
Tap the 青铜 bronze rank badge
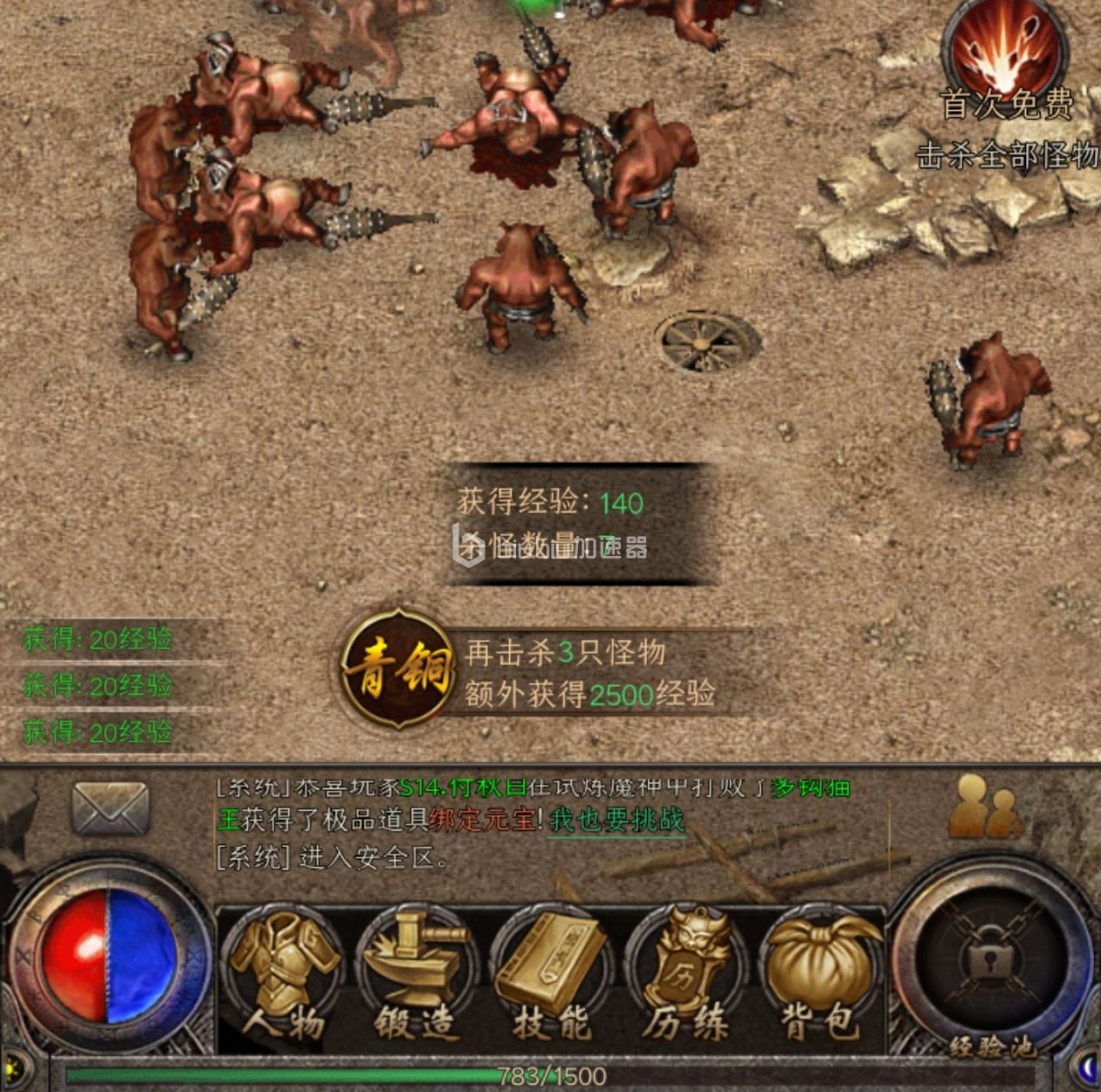[397, 669]
